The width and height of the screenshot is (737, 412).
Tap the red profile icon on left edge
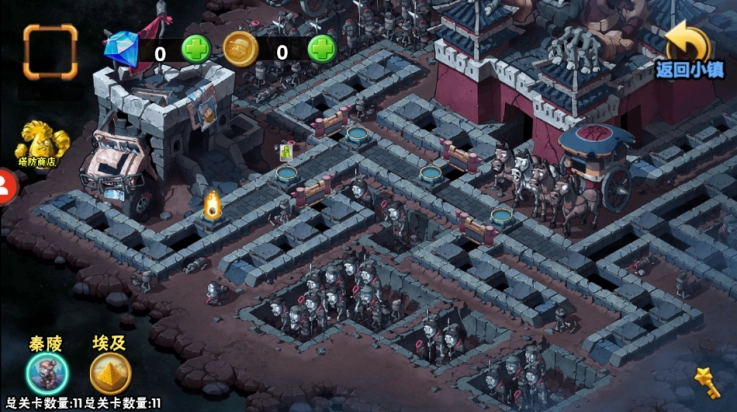click(x=6, y=185)
